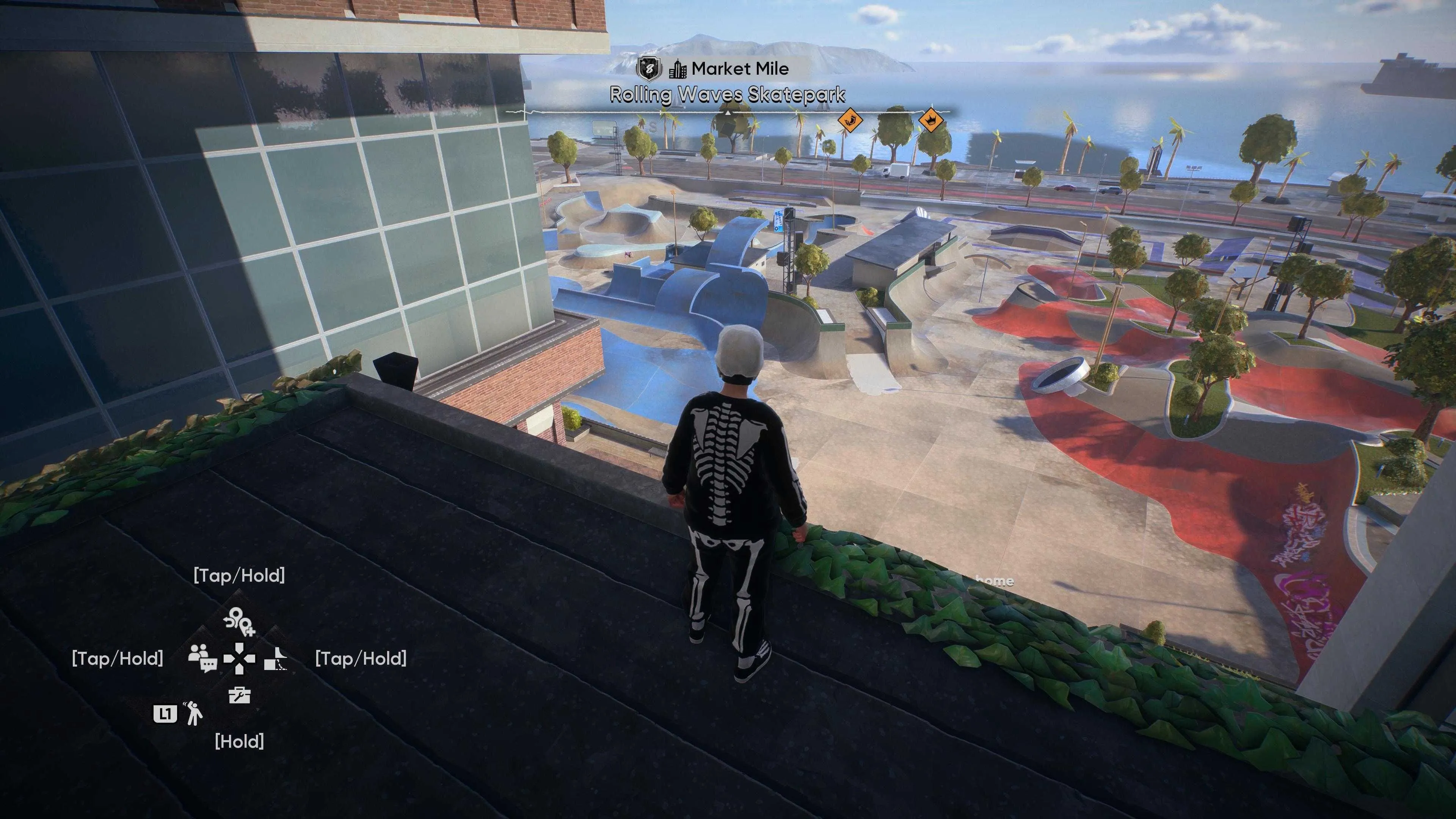
Task: Click the level 8 shield badge
Action: [649, 69]
